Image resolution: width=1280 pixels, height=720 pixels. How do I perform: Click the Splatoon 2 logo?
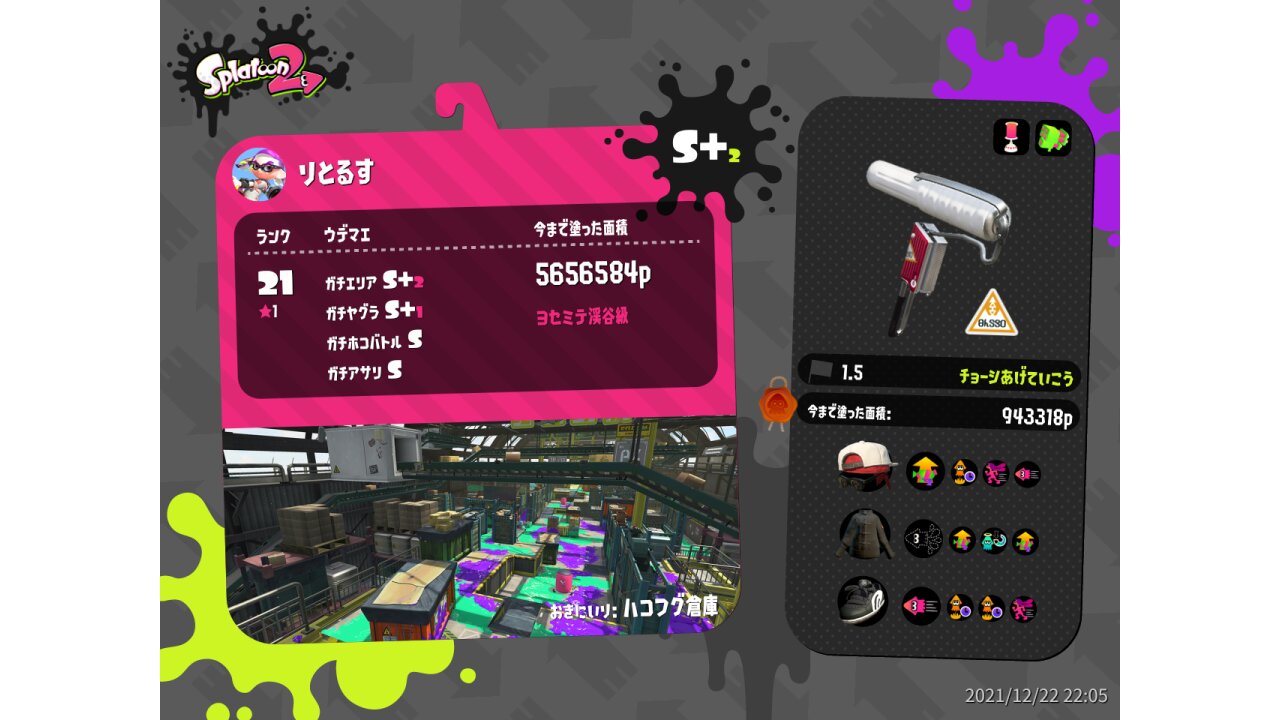[260, 75]
